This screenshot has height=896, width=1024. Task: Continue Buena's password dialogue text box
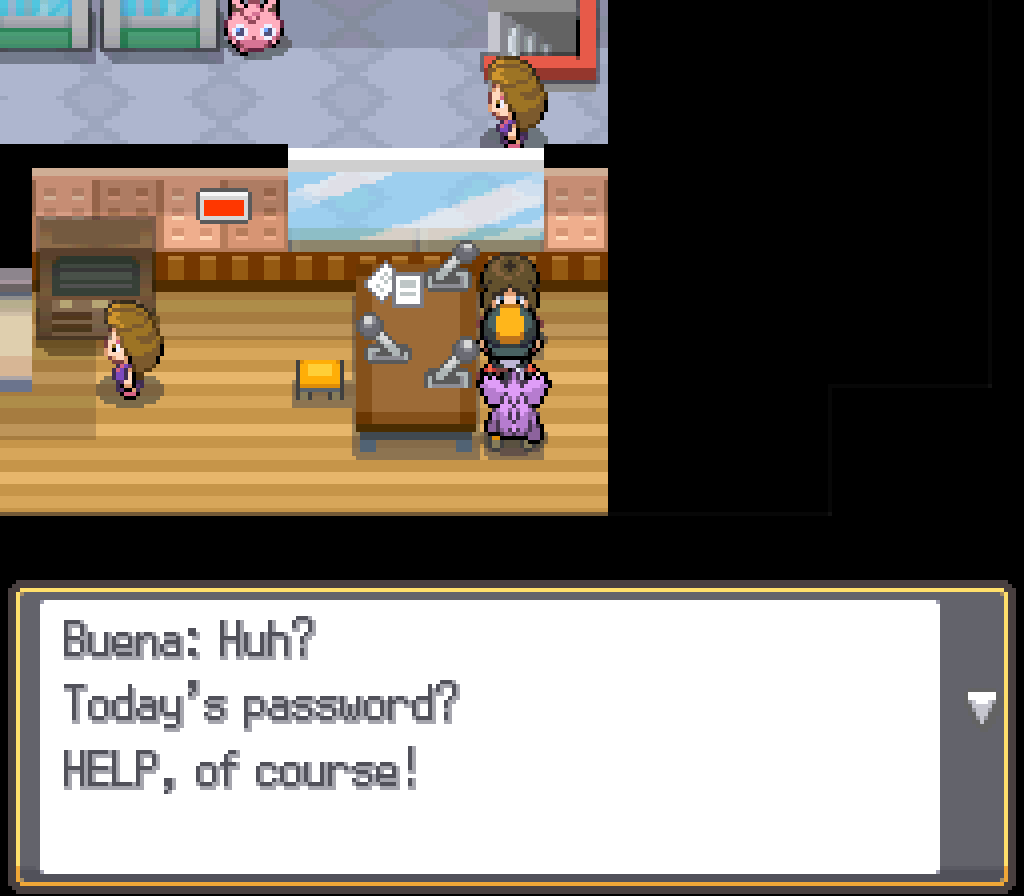[x=490, y=736]
